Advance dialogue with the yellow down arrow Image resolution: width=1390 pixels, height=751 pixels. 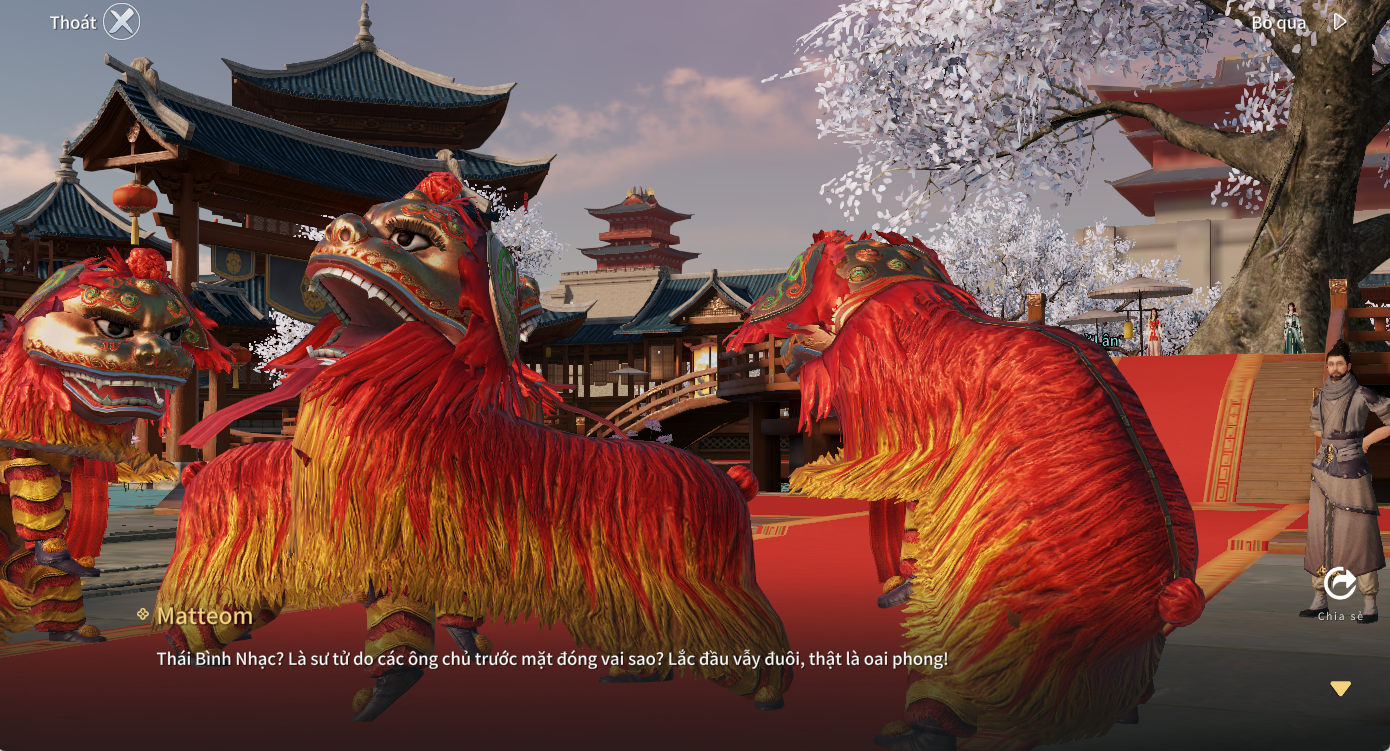tap(1340, 688)
